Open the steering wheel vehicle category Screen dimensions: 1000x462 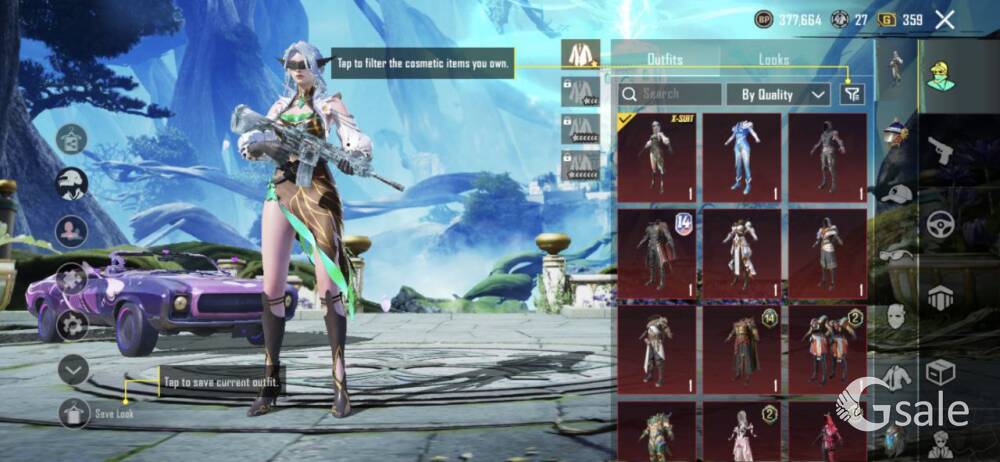tap(940, 225)
